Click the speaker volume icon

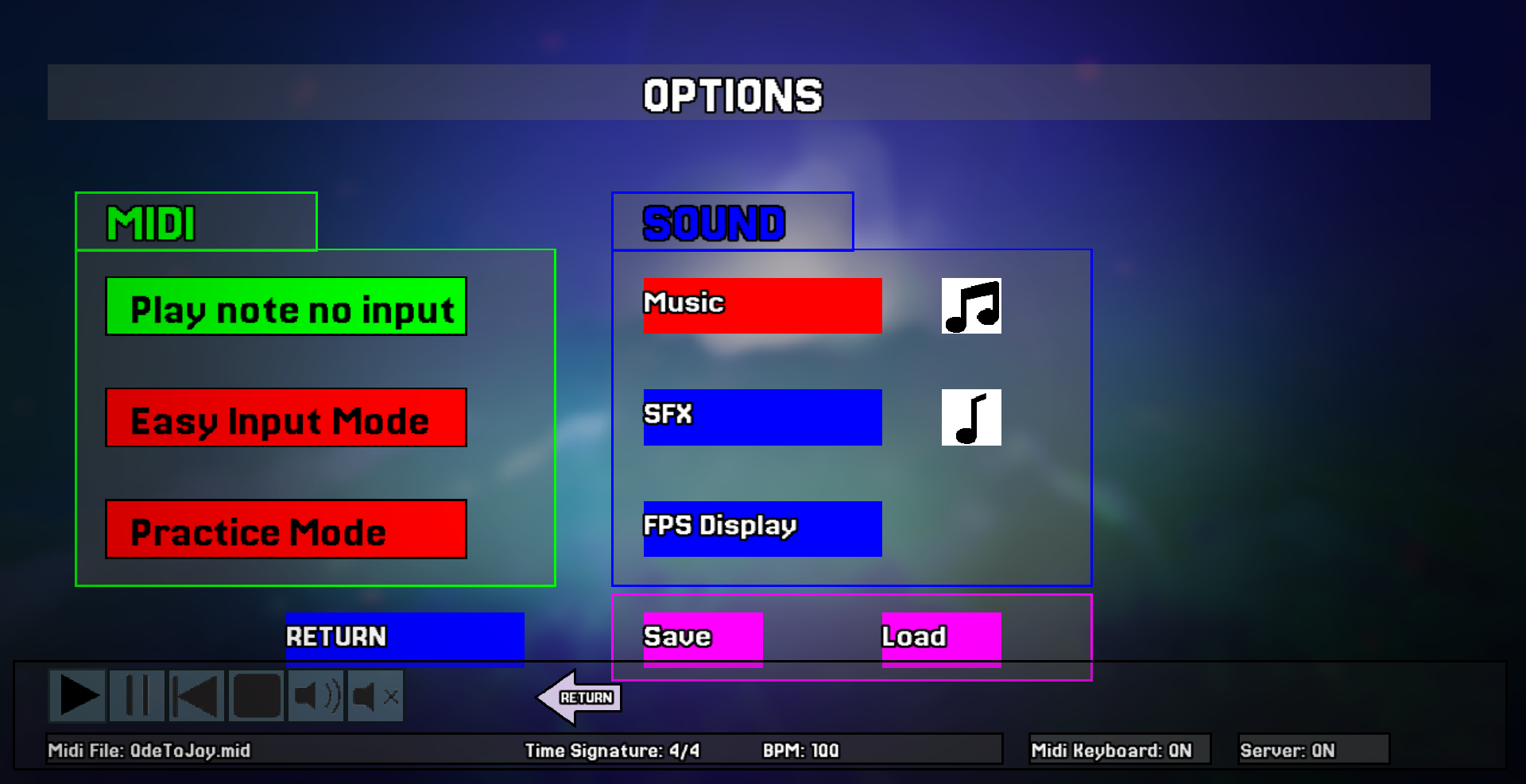[316, 696]
